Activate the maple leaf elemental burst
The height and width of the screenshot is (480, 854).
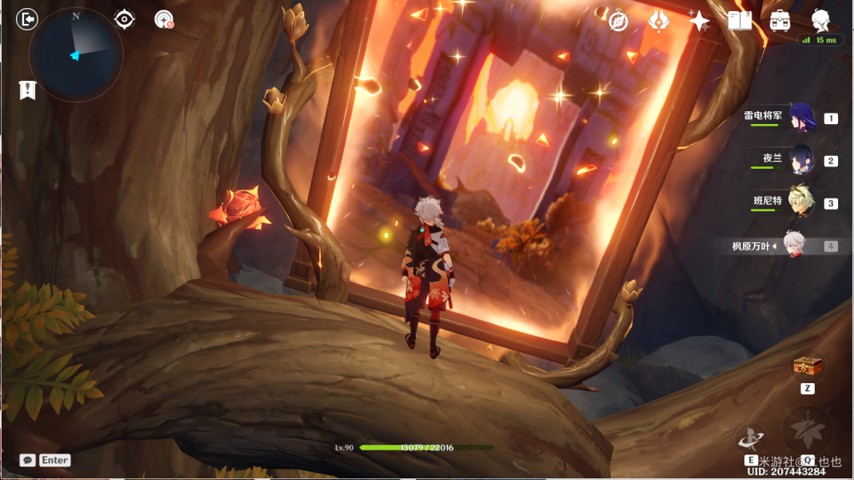coord(807,432)
